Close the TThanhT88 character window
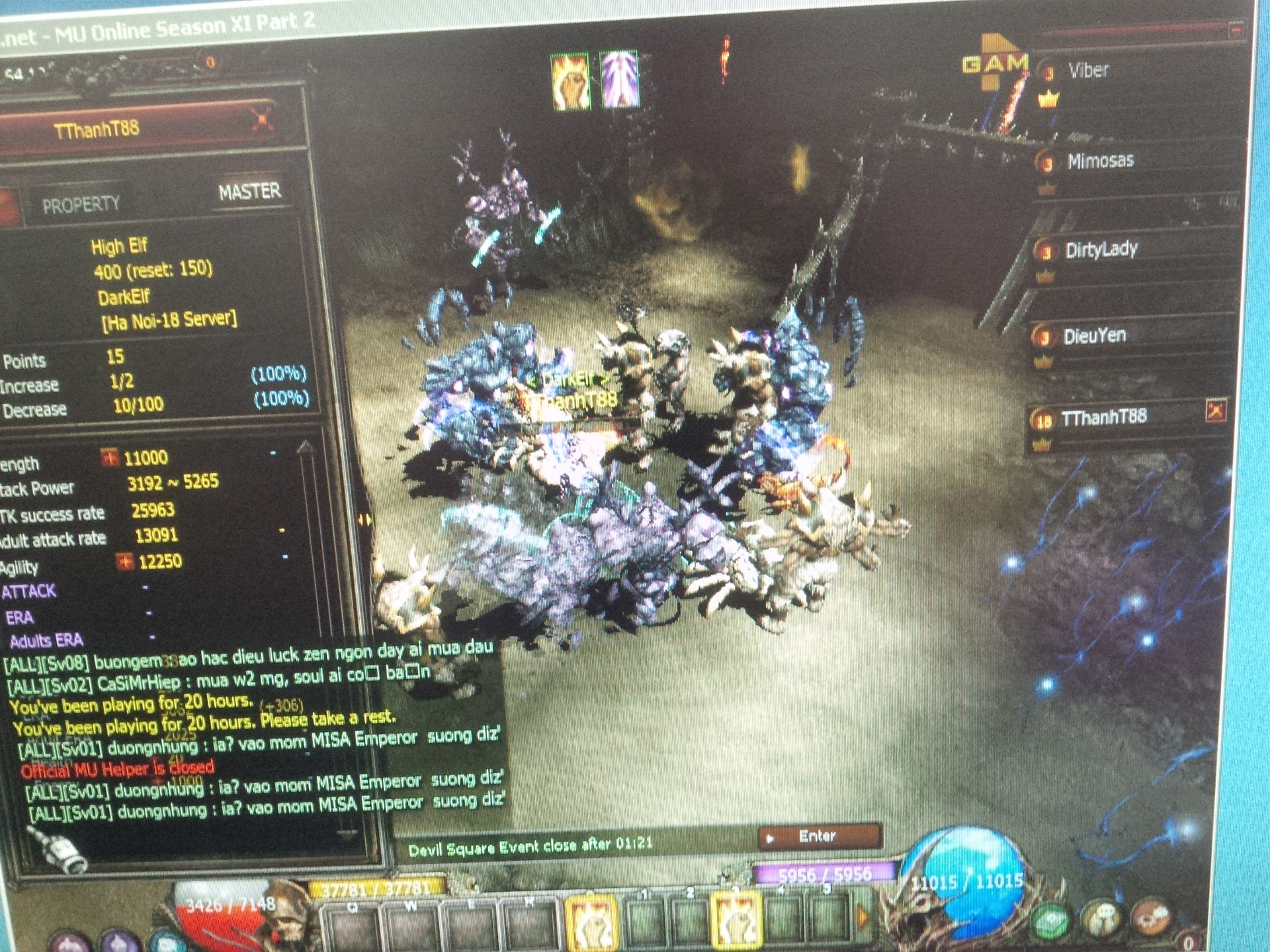Screen dimensions: 1270x952 (261, 120)
